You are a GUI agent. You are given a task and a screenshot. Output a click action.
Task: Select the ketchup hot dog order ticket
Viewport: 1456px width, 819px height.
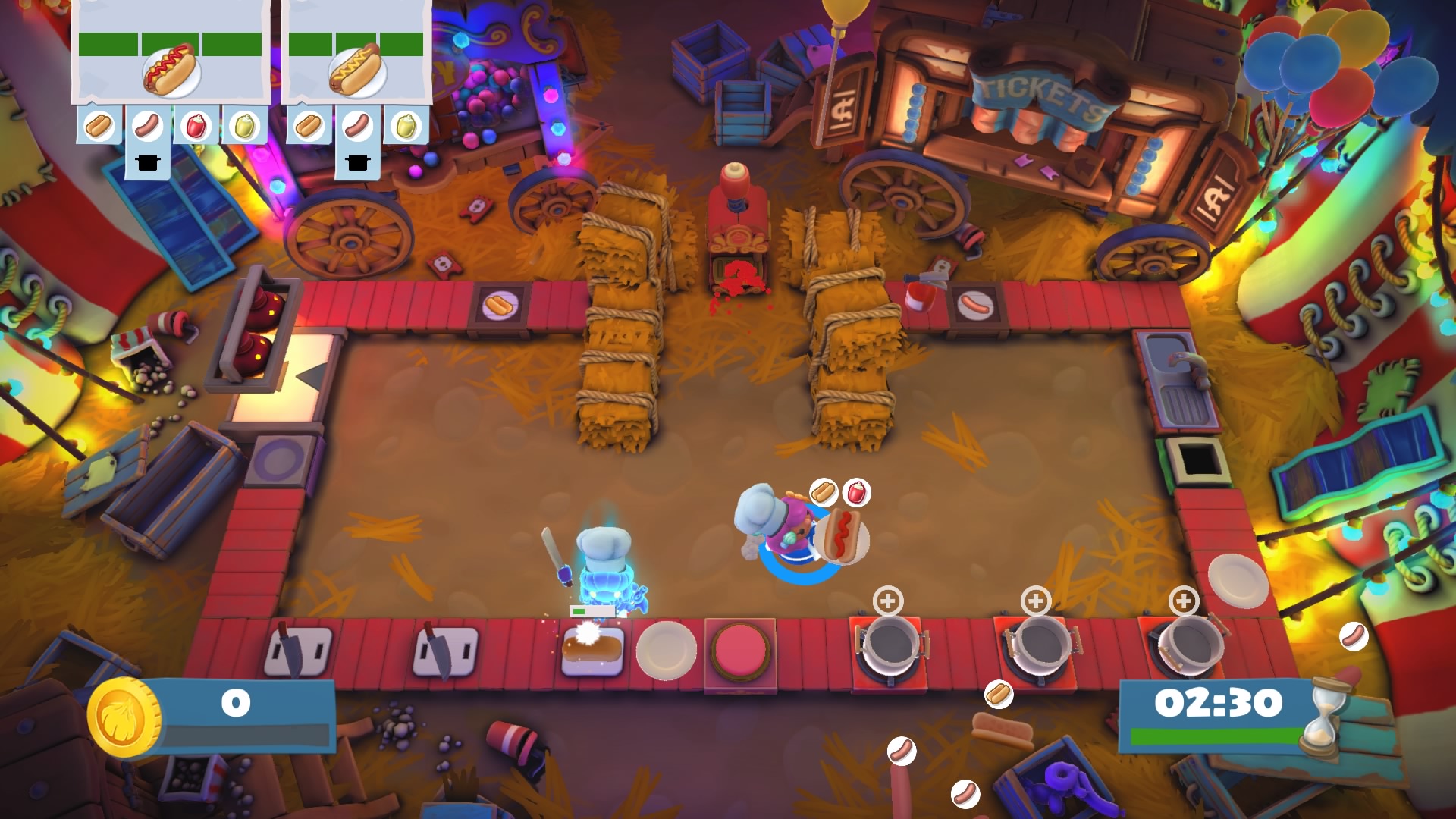pyautogui.click(x=171, y=72)
